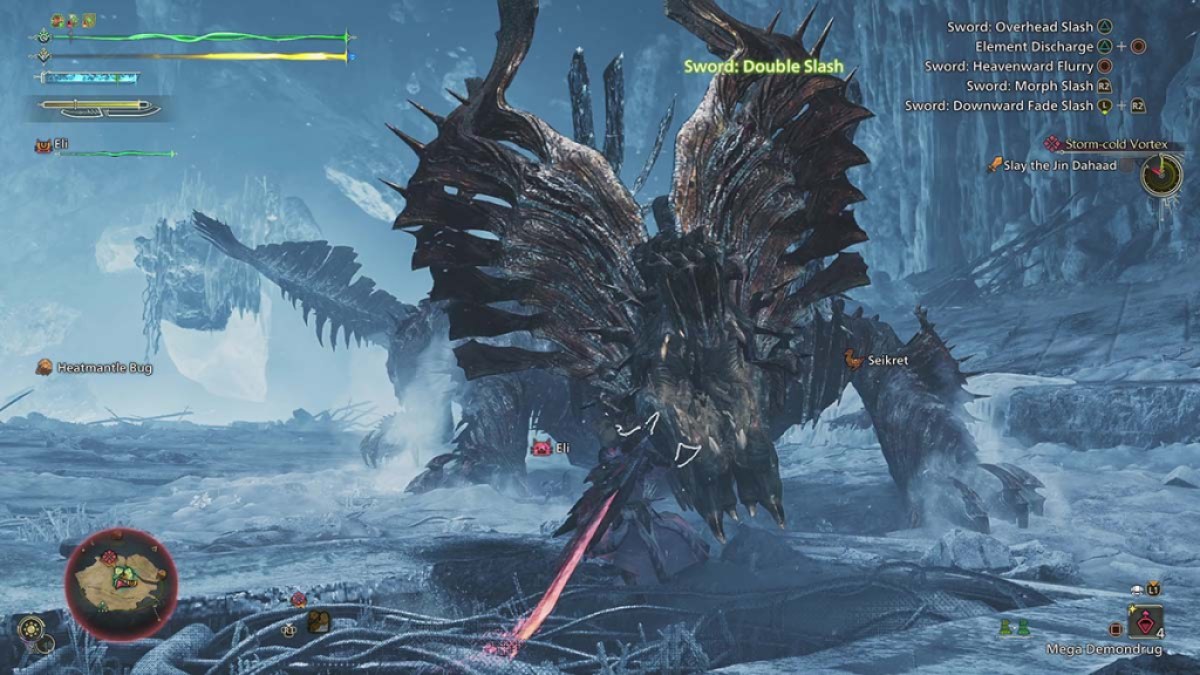1200x675 pixels.
Task: Click the Eli palico marker near monster
Action: coord(543,449)
